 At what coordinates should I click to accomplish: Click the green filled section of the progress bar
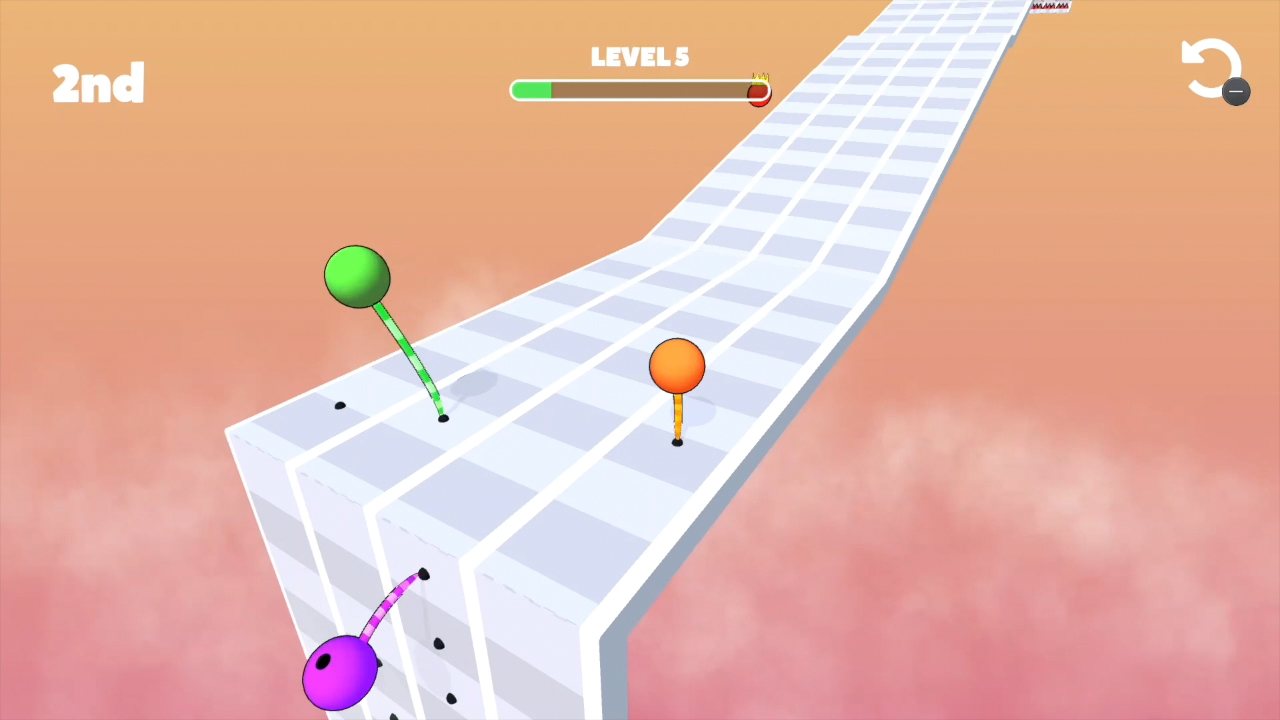coord(532,91)
